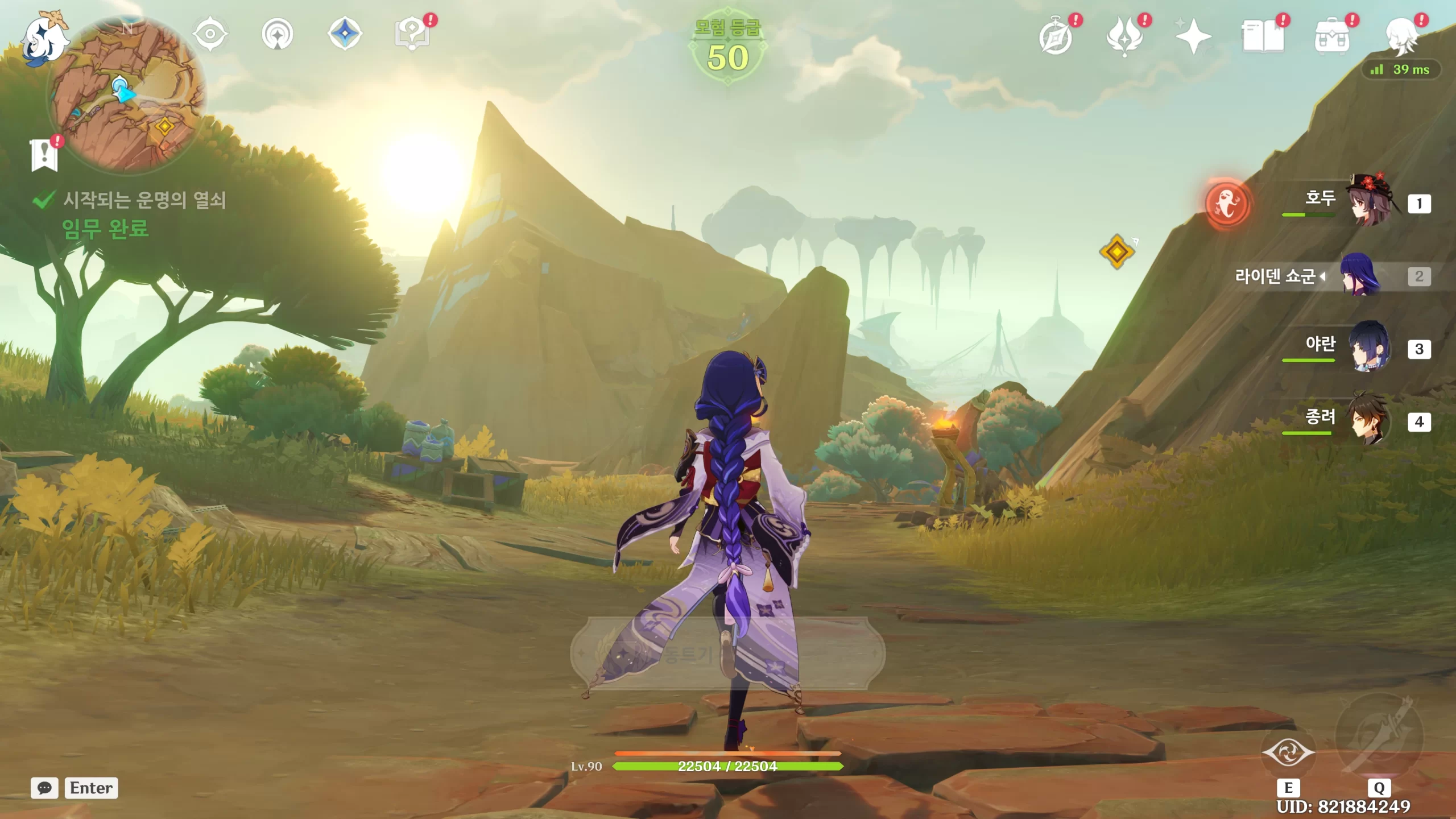This screenshot has height=819, width=1456.
Task: Open the backpack inventory icon
Action: [x=1331, y=38]
